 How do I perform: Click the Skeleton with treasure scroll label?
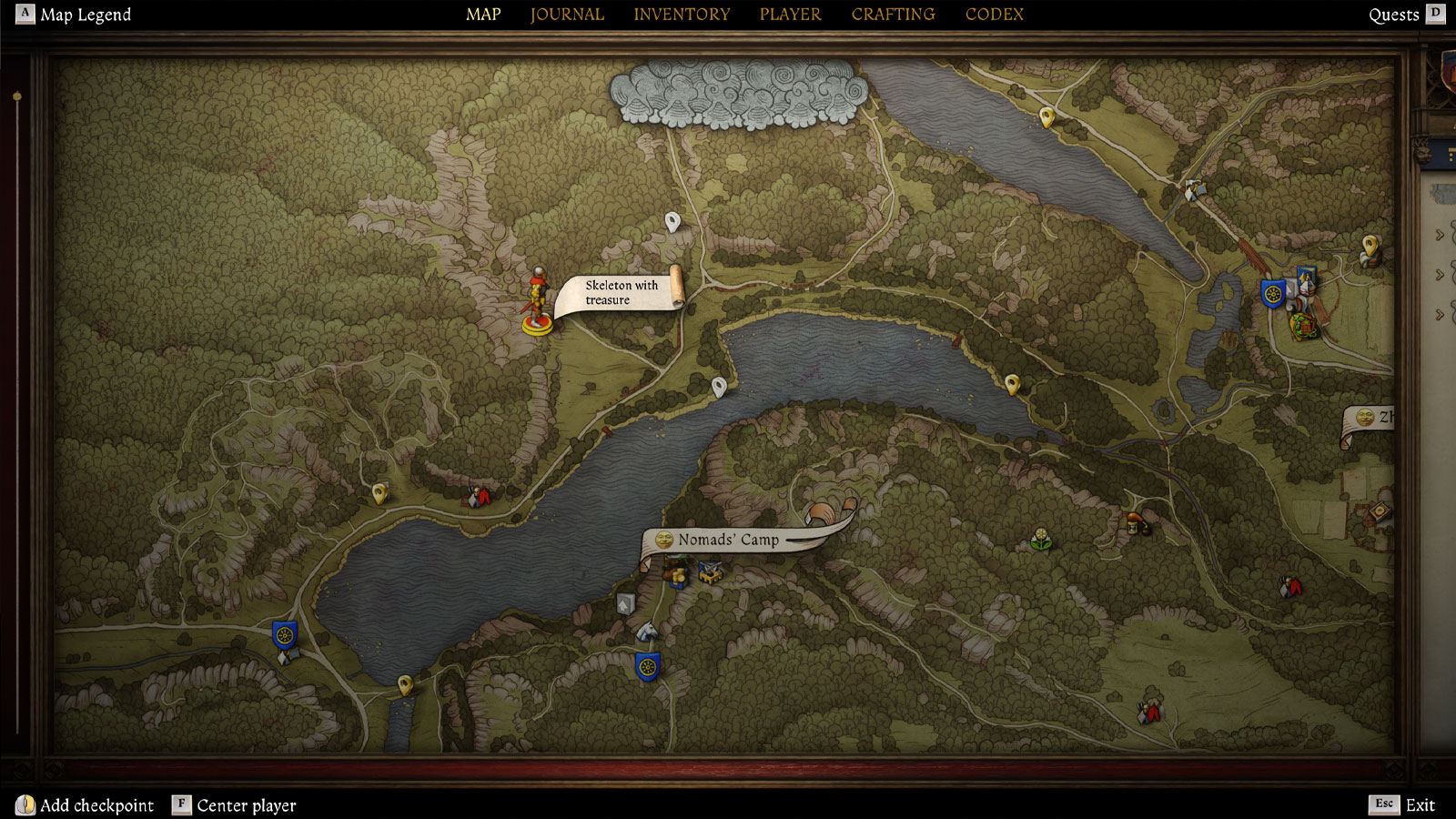tap(622, 293)
